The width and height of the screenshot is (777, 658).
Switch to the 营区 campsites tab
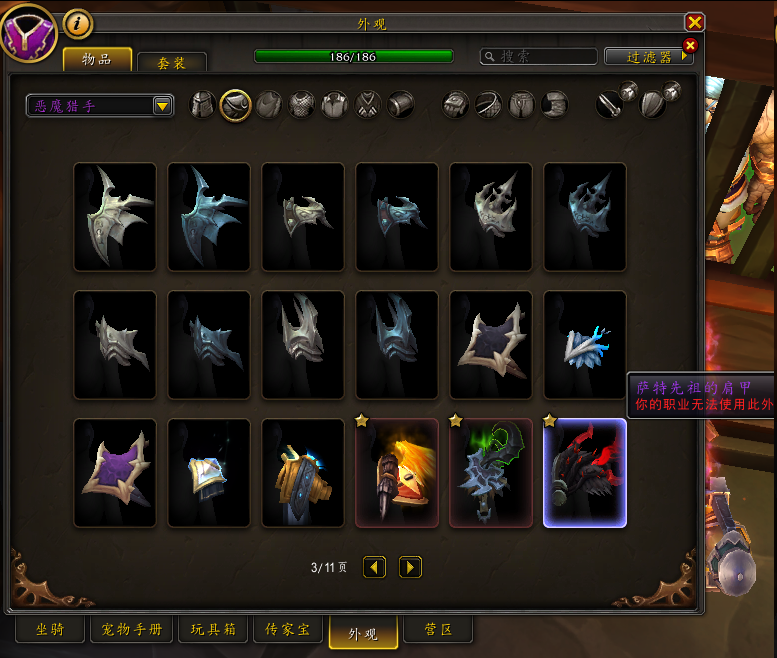(x=438, y=630)
